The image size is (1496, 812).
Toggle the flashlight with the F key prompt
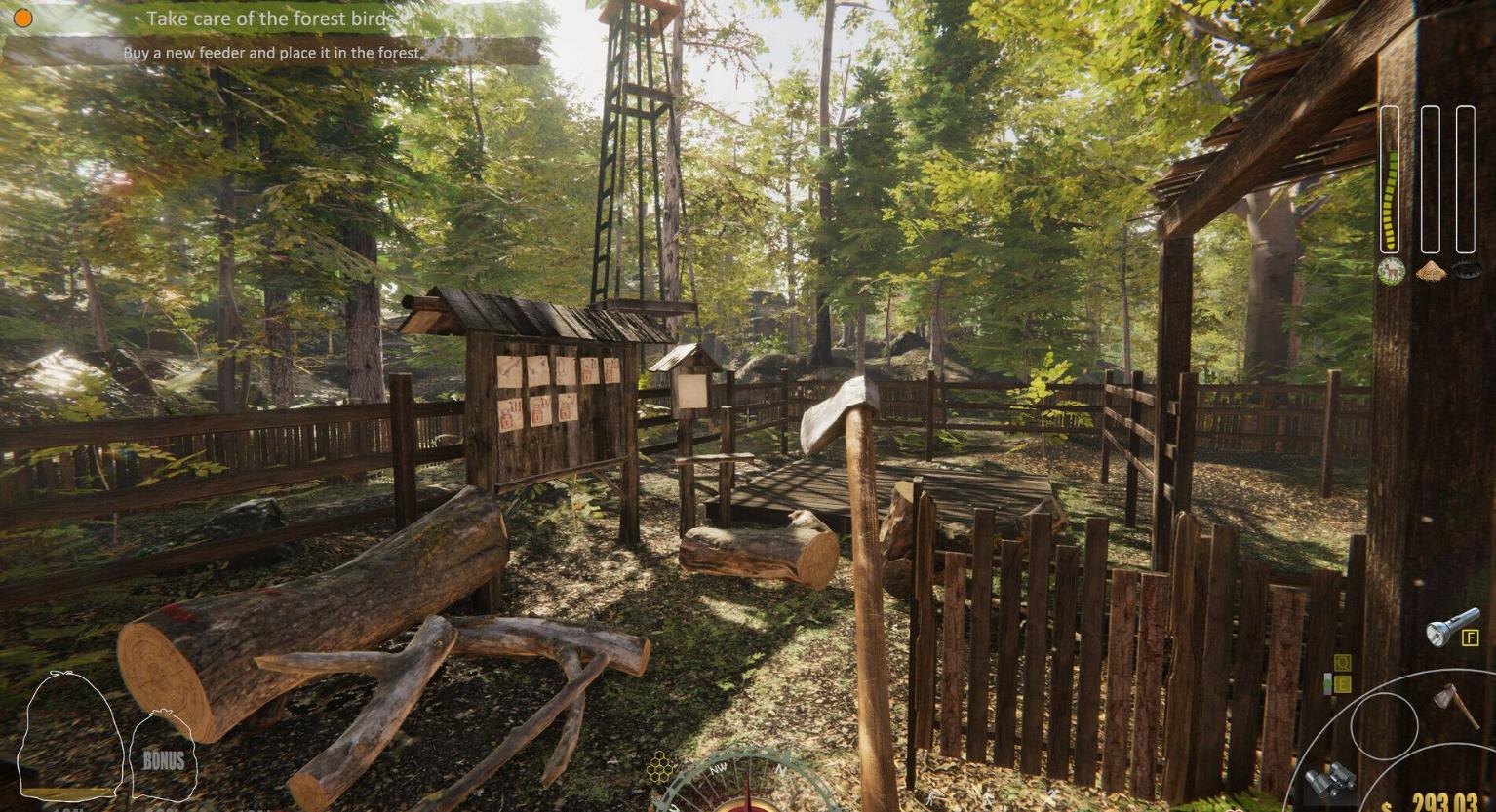click(1470, 638)
